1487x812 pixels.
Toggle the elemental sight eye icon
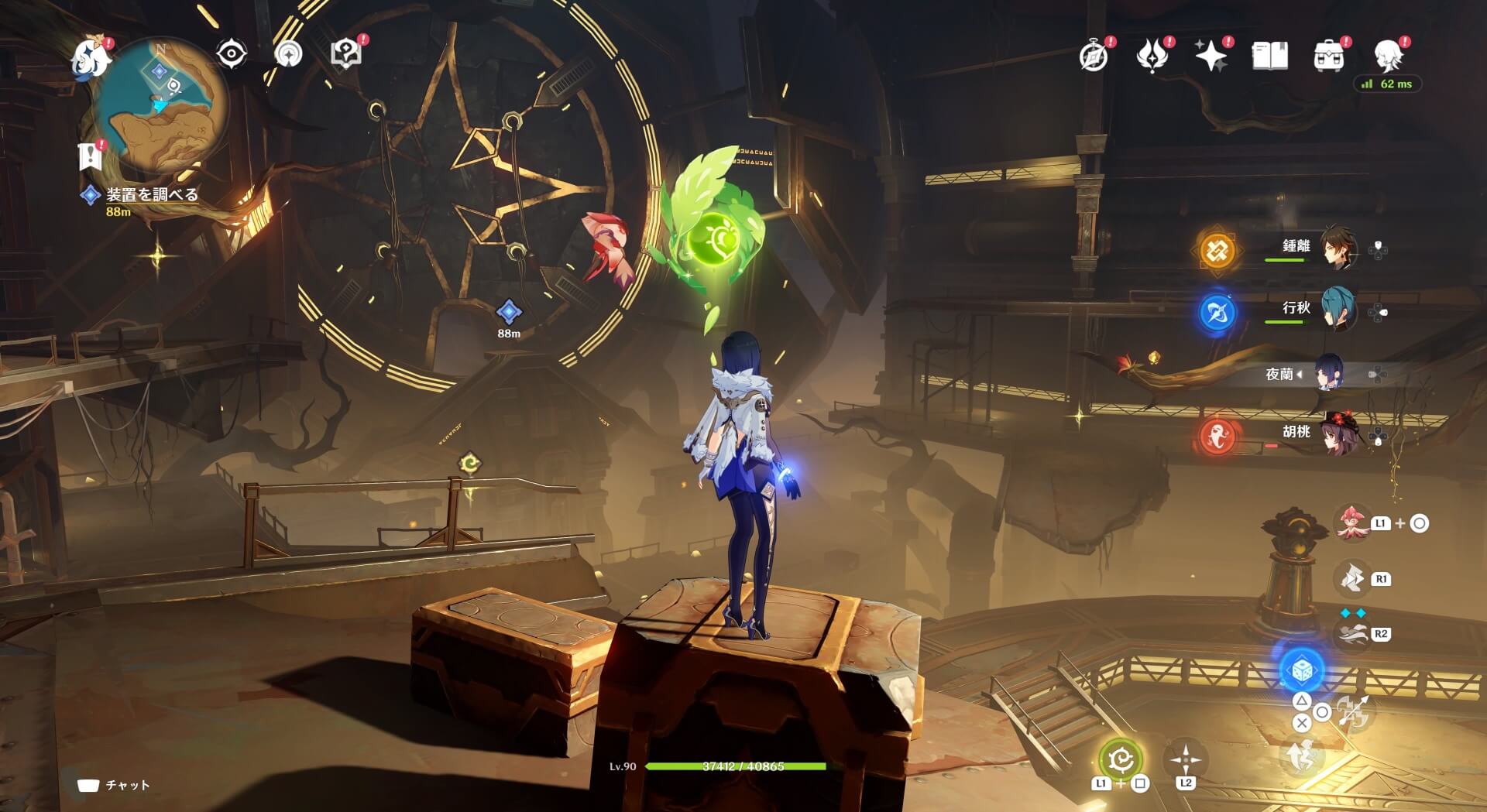pos(231,54)
